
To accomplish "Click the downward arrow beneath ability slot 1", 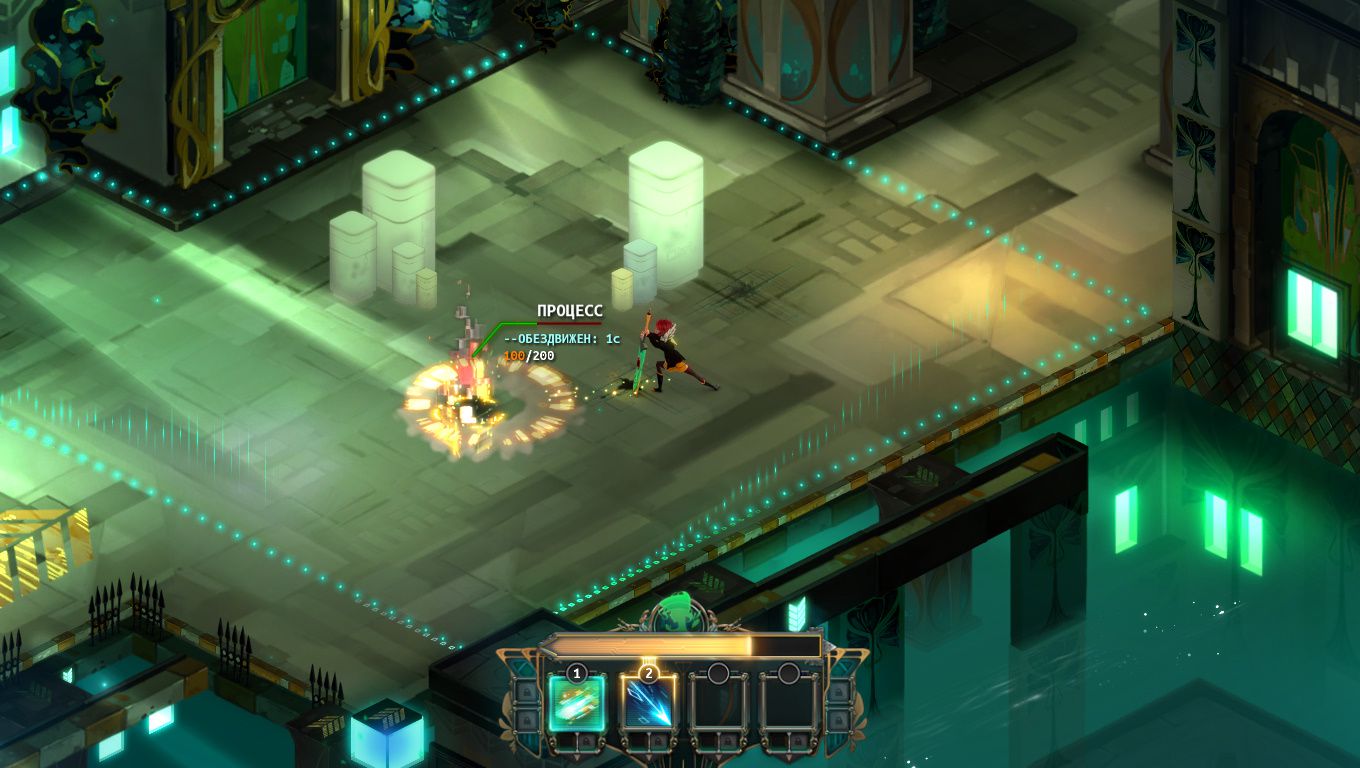I will tap(576, 755).
